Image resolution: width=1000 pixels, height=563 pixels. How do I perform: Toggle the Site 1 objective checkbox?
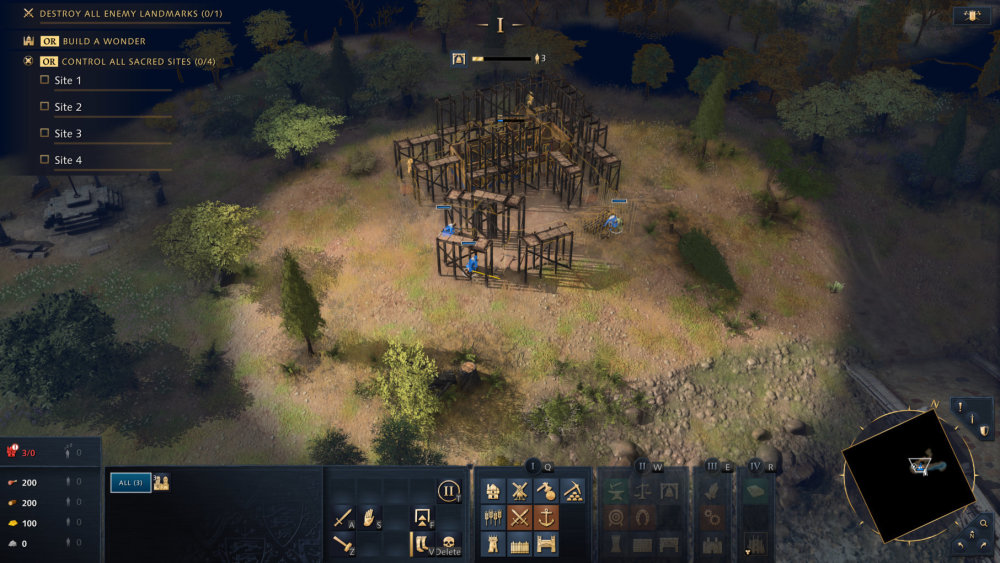[44, 80]
